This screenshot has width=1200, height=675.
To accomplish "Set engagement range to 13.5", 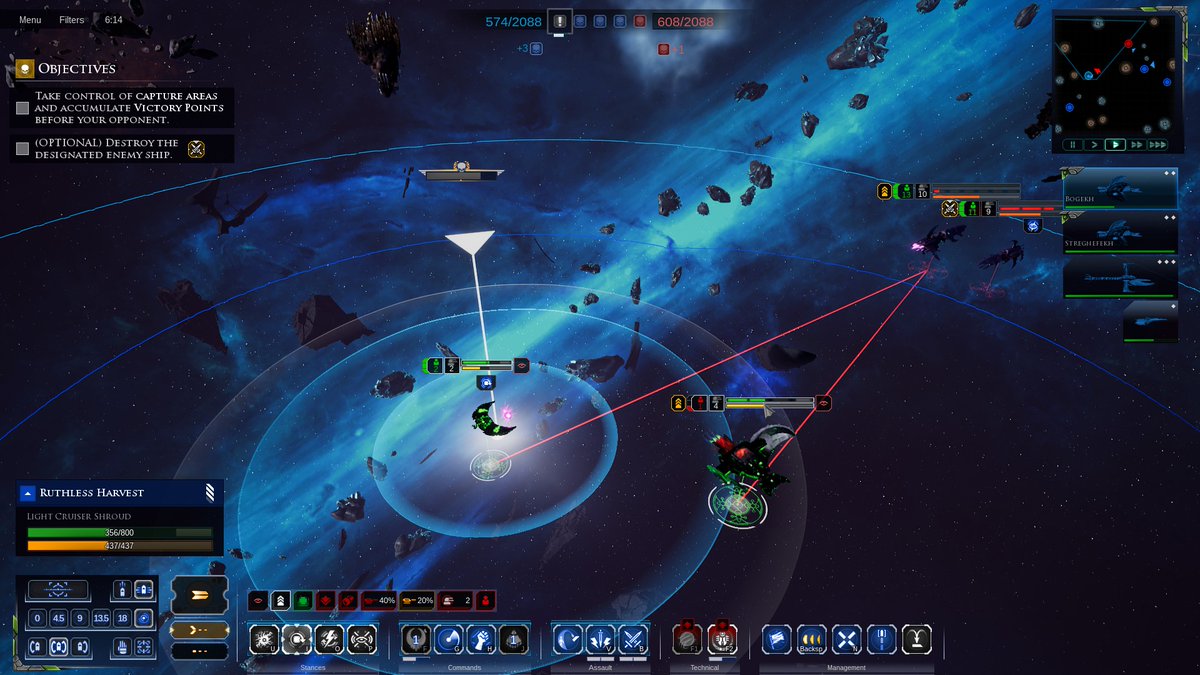I will 101,618.
